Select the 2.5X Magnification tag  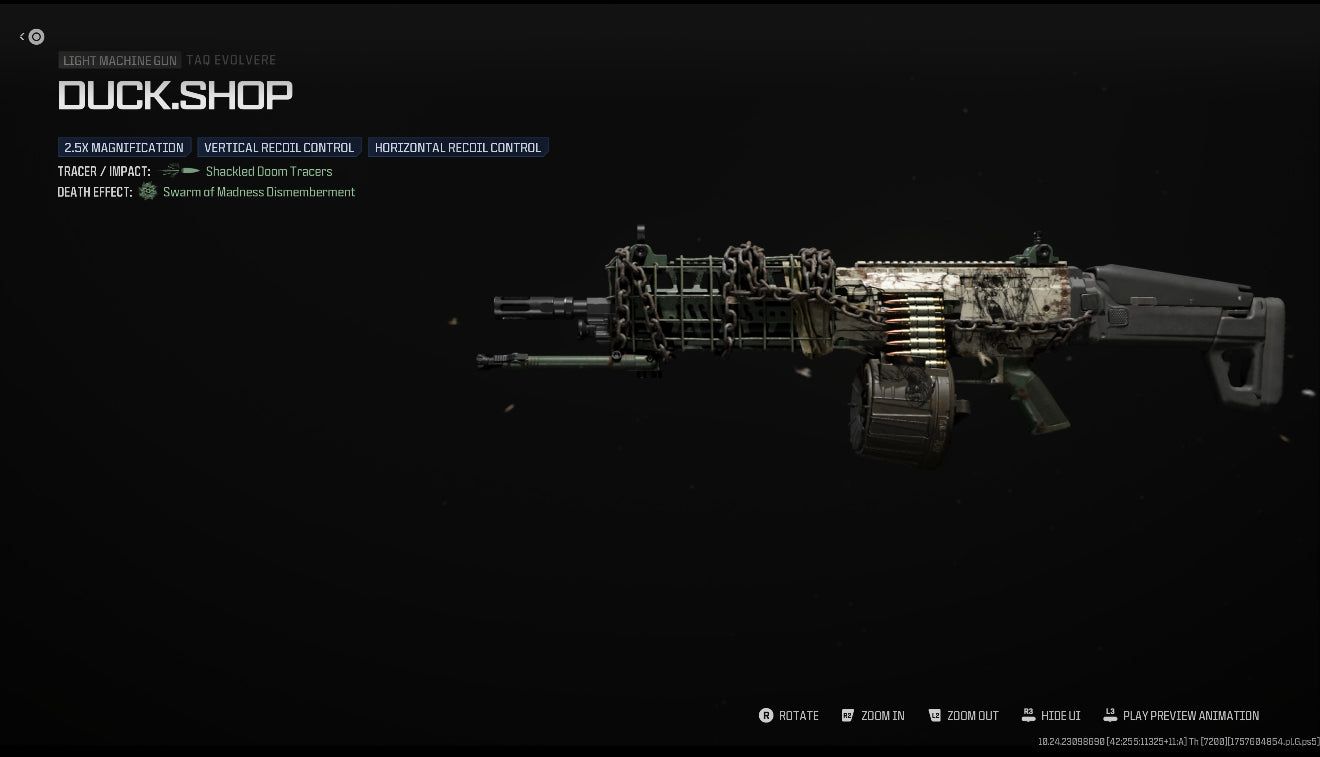coord(124,148)
